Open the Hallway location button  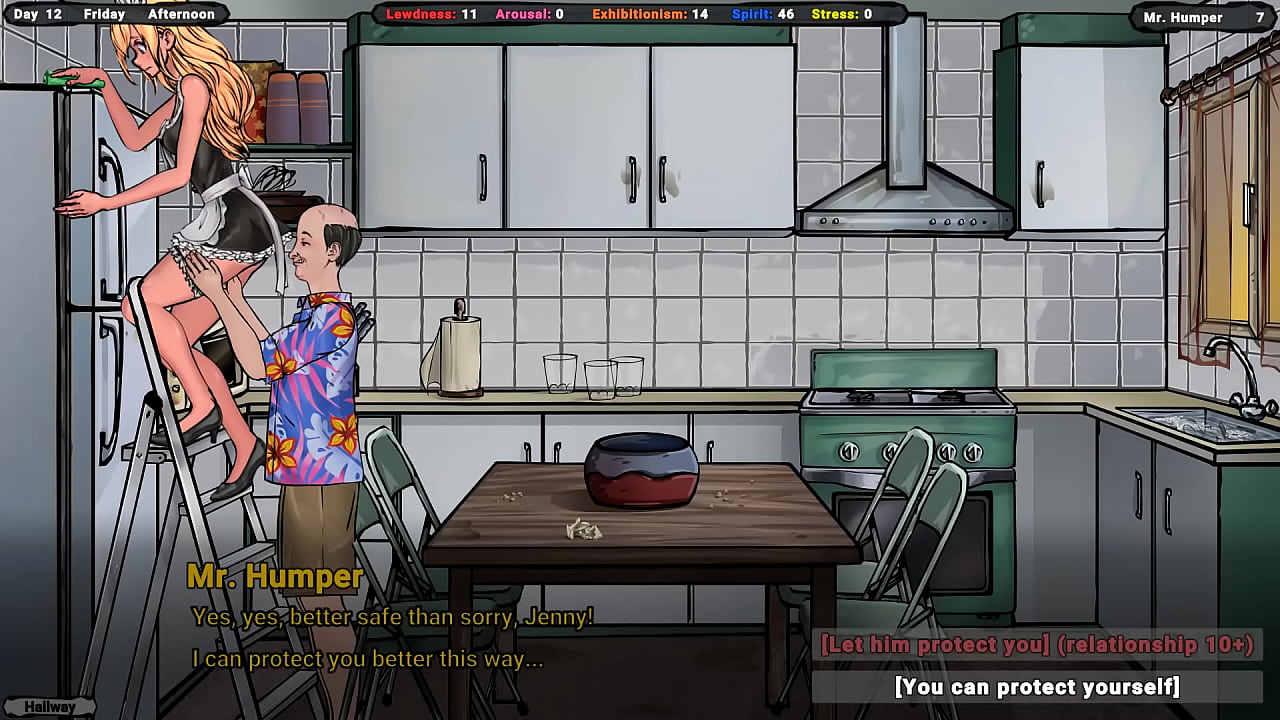tap(50, 707)
